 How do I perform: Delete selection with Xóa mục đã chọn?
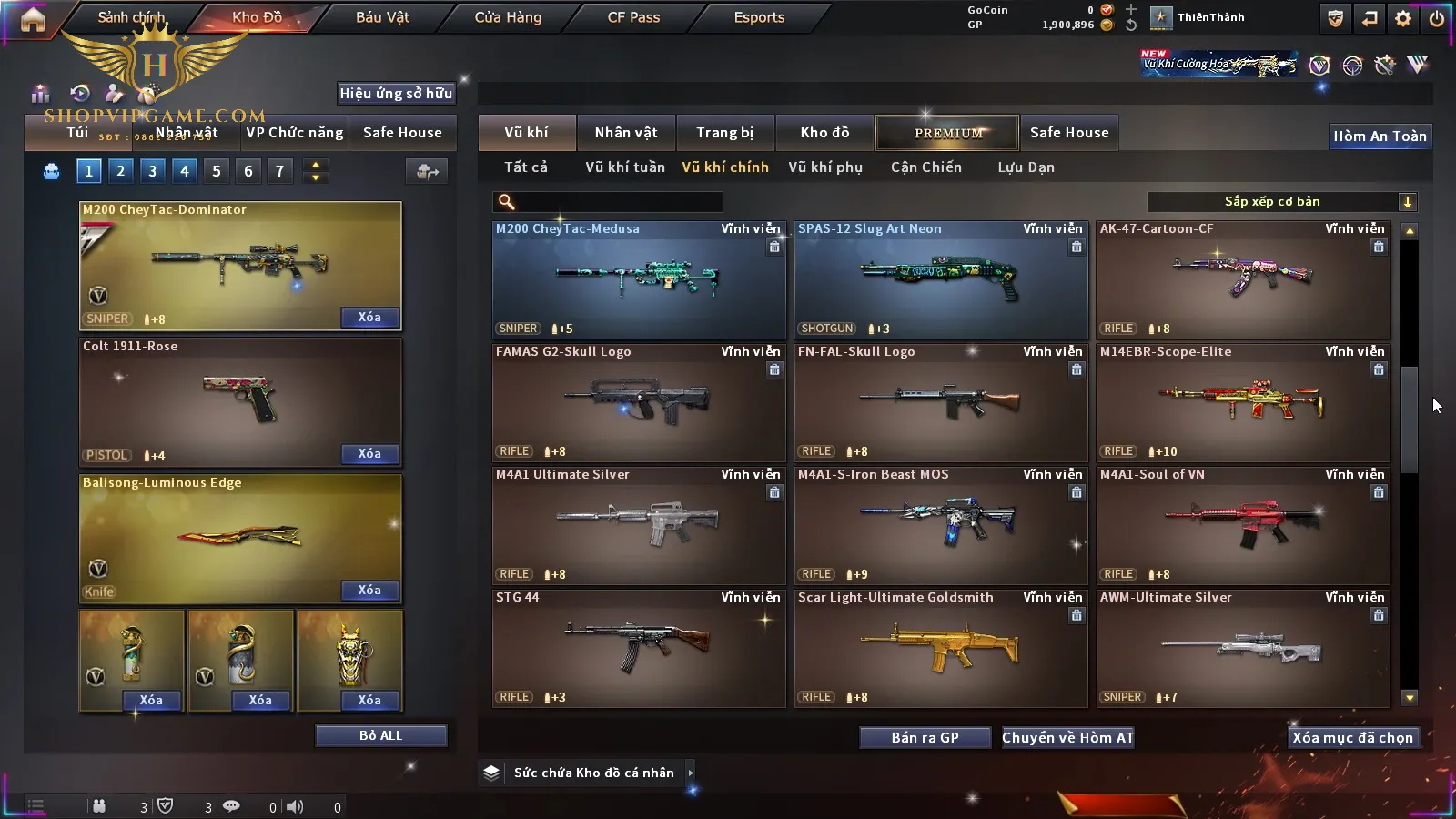(x=1352, y=738)
